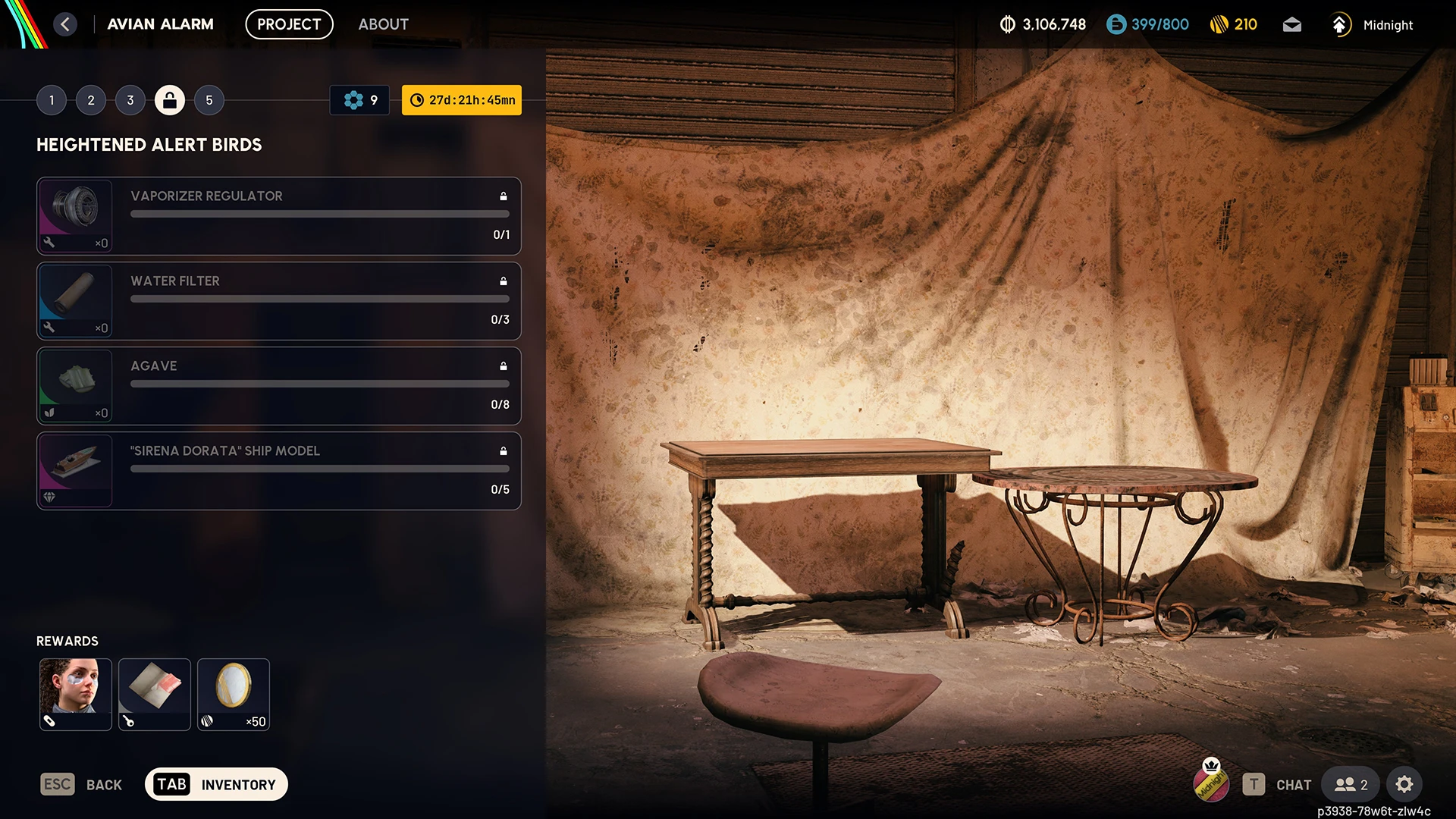Open the mail inbox envelope icon
The width and height of the screenshot is (1456, 819).
1291,24
